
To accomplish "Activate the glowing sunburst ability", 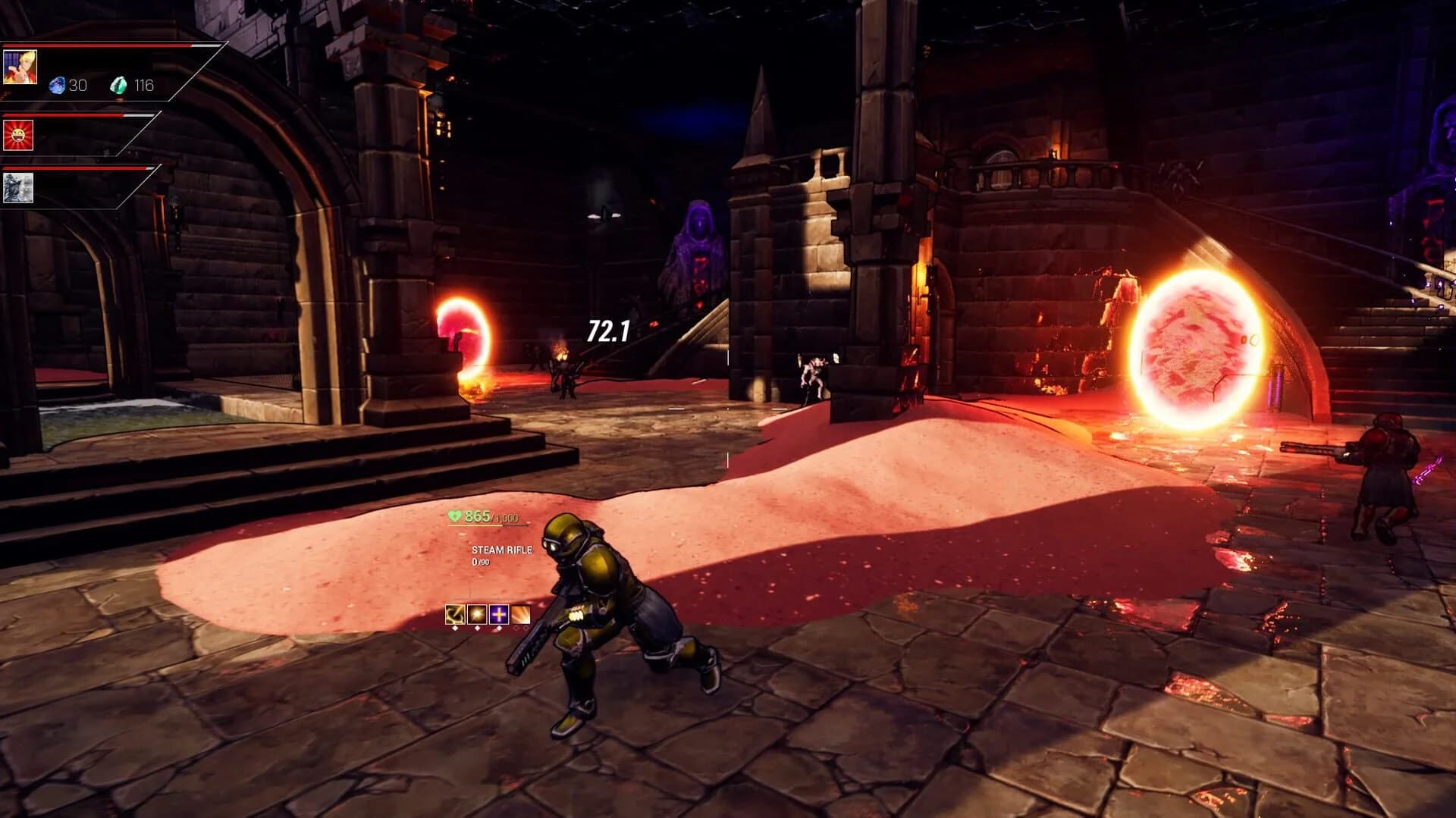I will click(x=476, y=615).
